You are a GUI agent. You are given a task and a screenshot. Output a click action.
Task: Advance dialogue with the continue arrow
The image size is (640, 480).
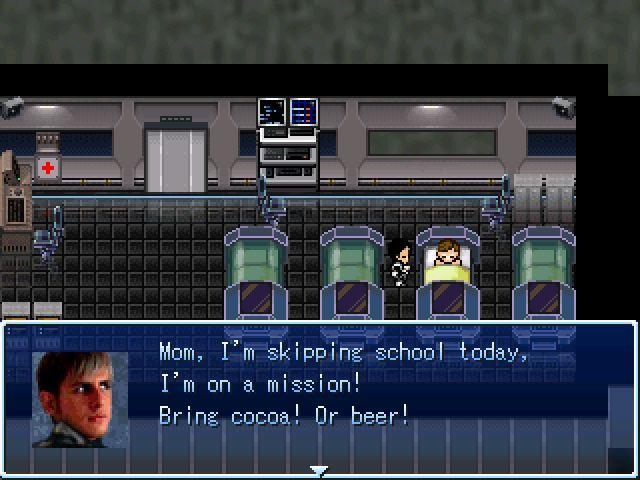click(319, 470)
